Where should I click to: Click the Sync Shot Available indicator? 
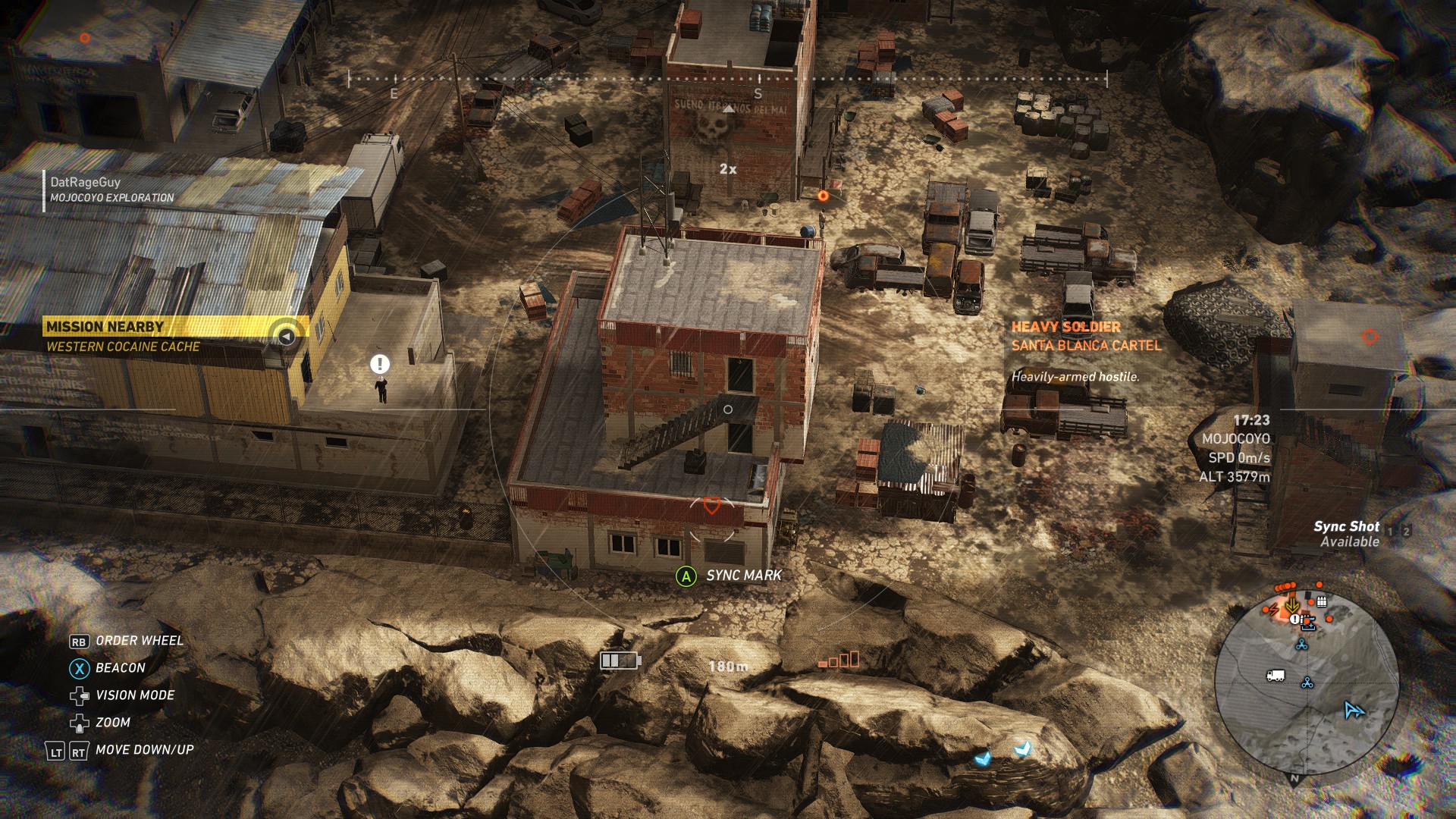click(x=1346, y=534)
